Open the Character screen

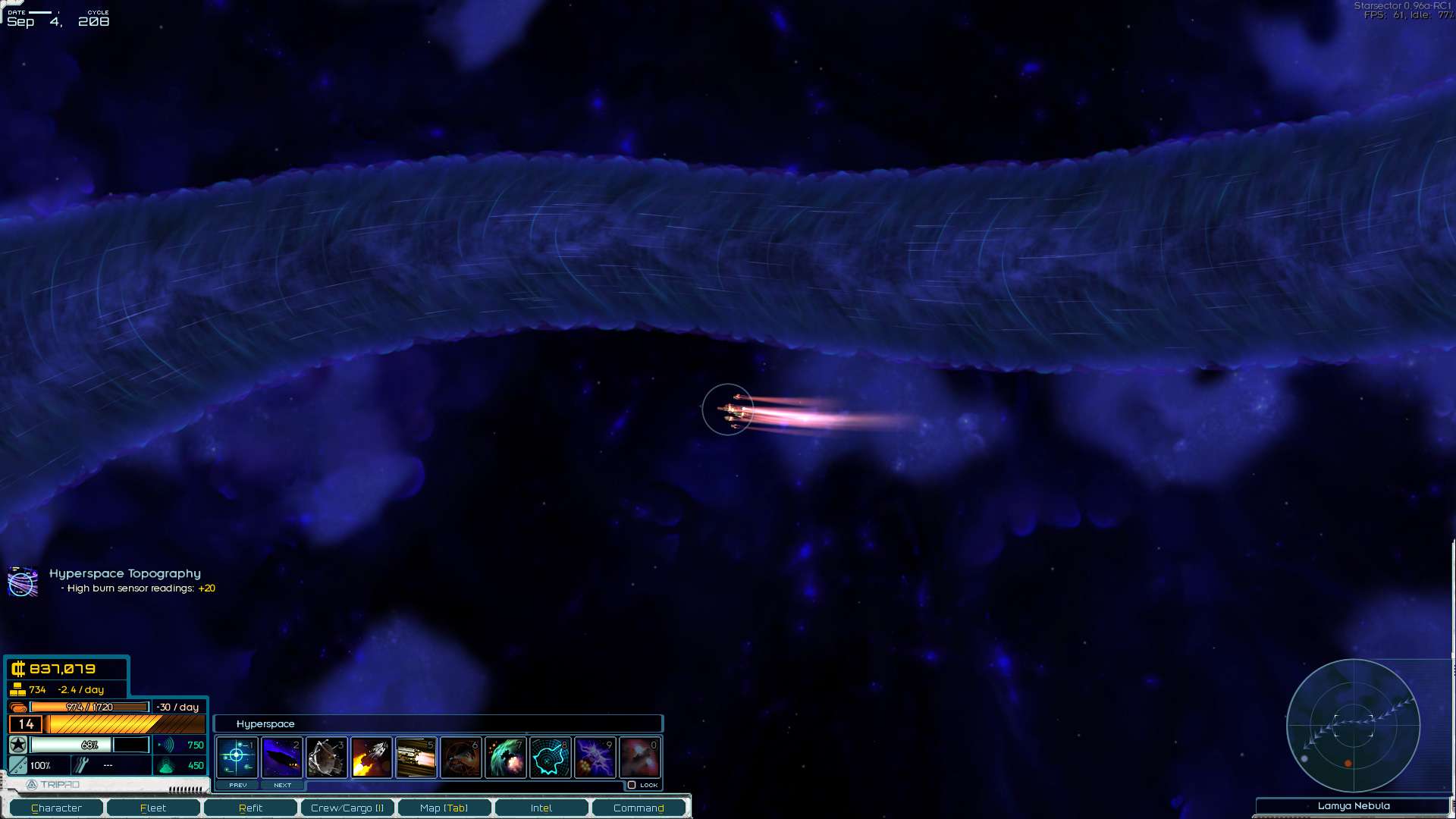point(56,808)
